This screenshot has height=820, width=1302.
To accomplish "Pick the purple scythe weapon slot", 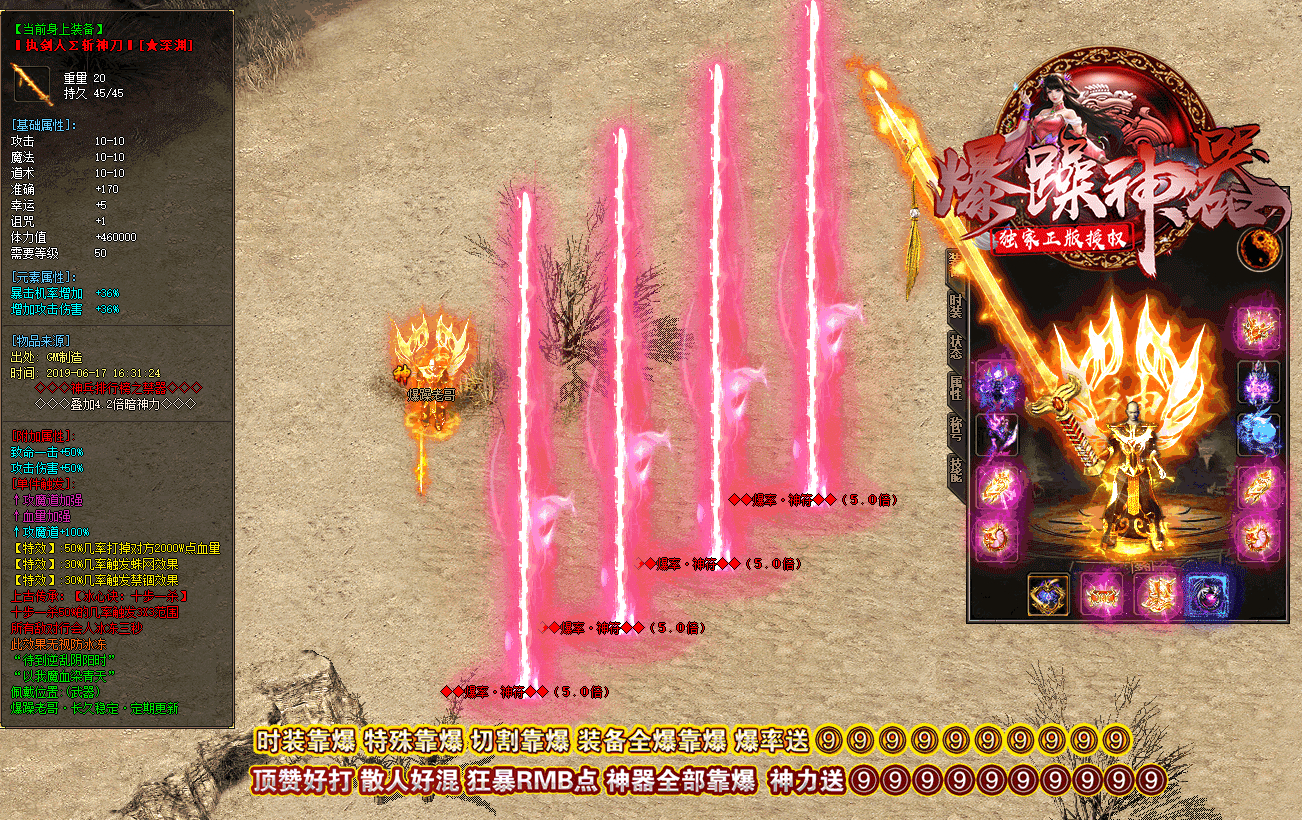I will pos(997,435).
